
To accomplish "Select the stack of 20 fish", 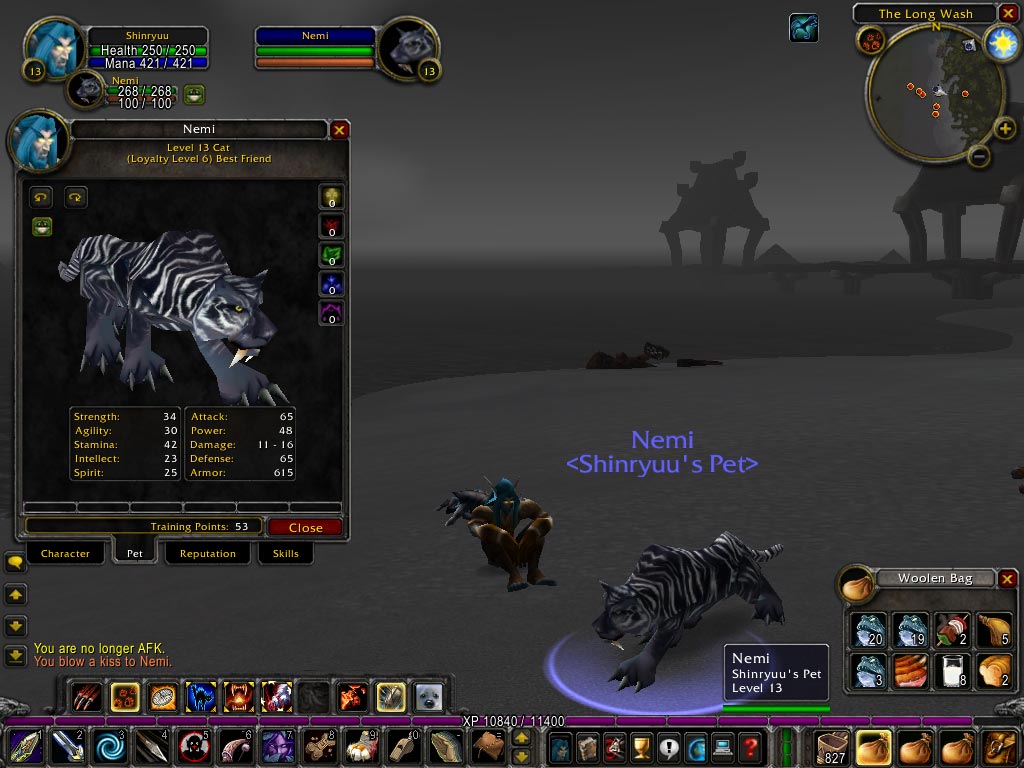I will pos(868,630).
